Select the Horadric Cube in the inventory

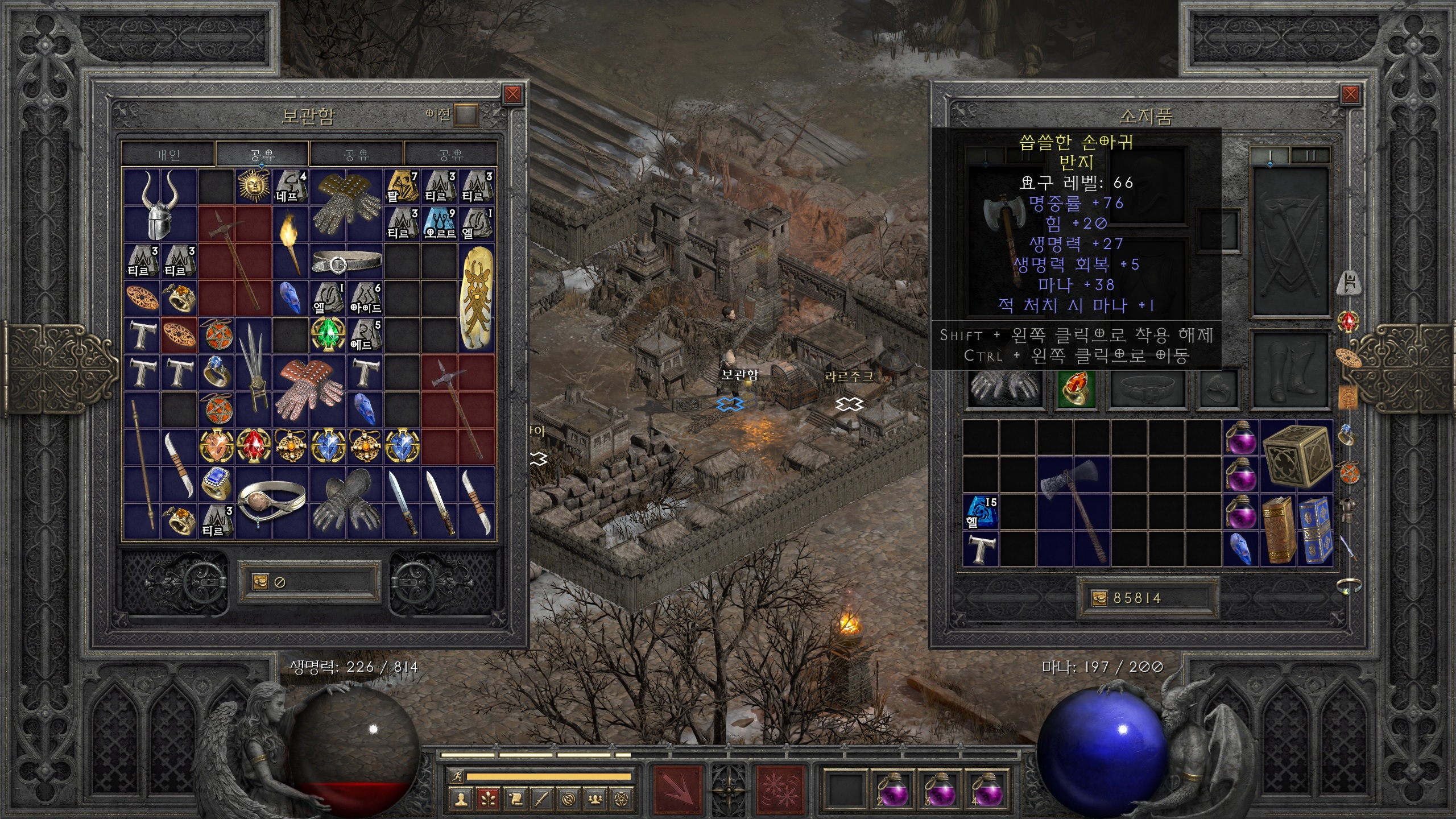(1297, 455)
